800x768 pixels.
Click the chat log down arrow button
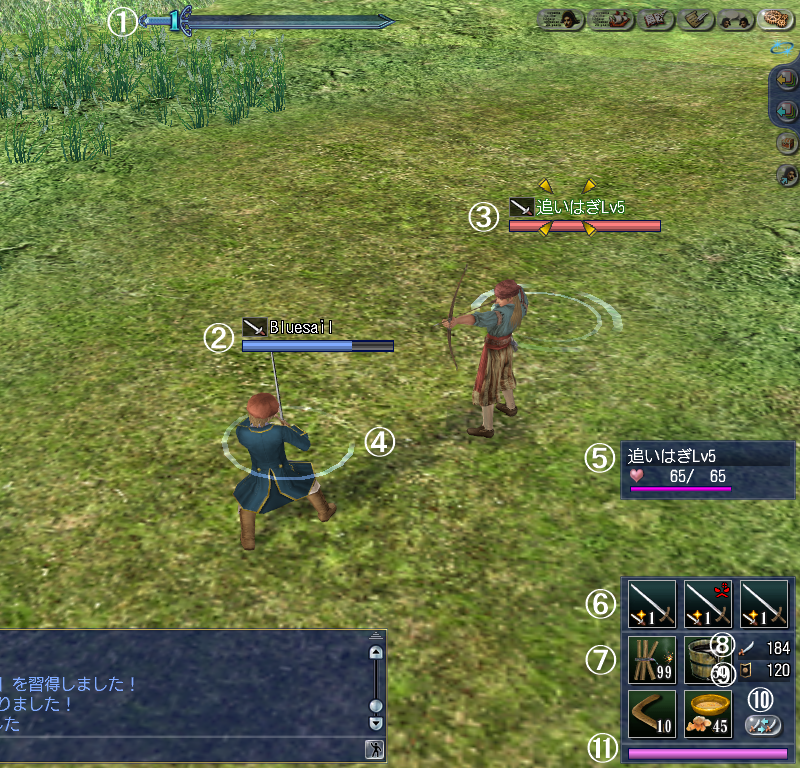[376, 722]
